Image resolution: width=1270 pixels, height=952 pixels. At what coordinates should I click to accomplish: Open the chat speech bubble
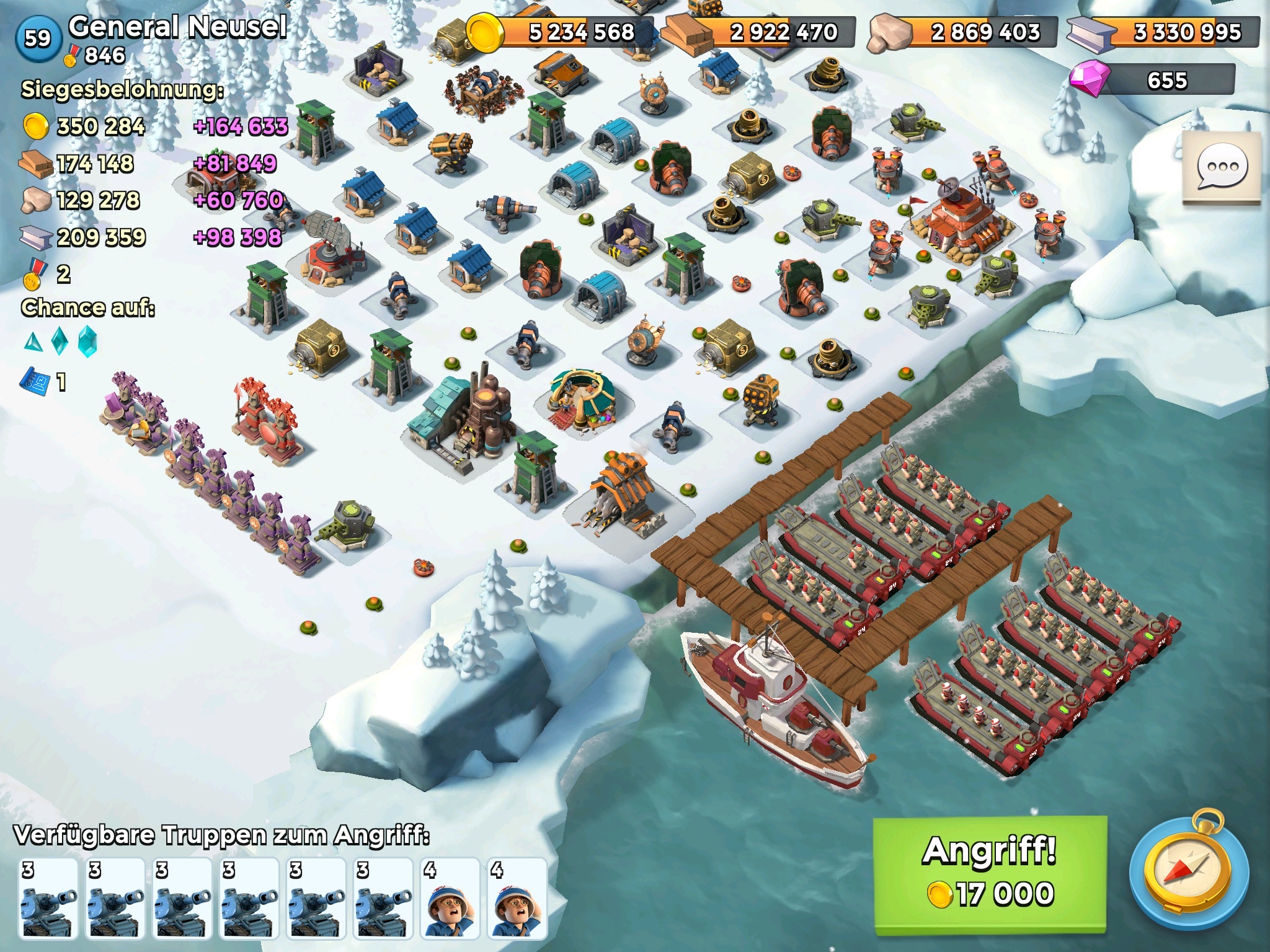1222,167
